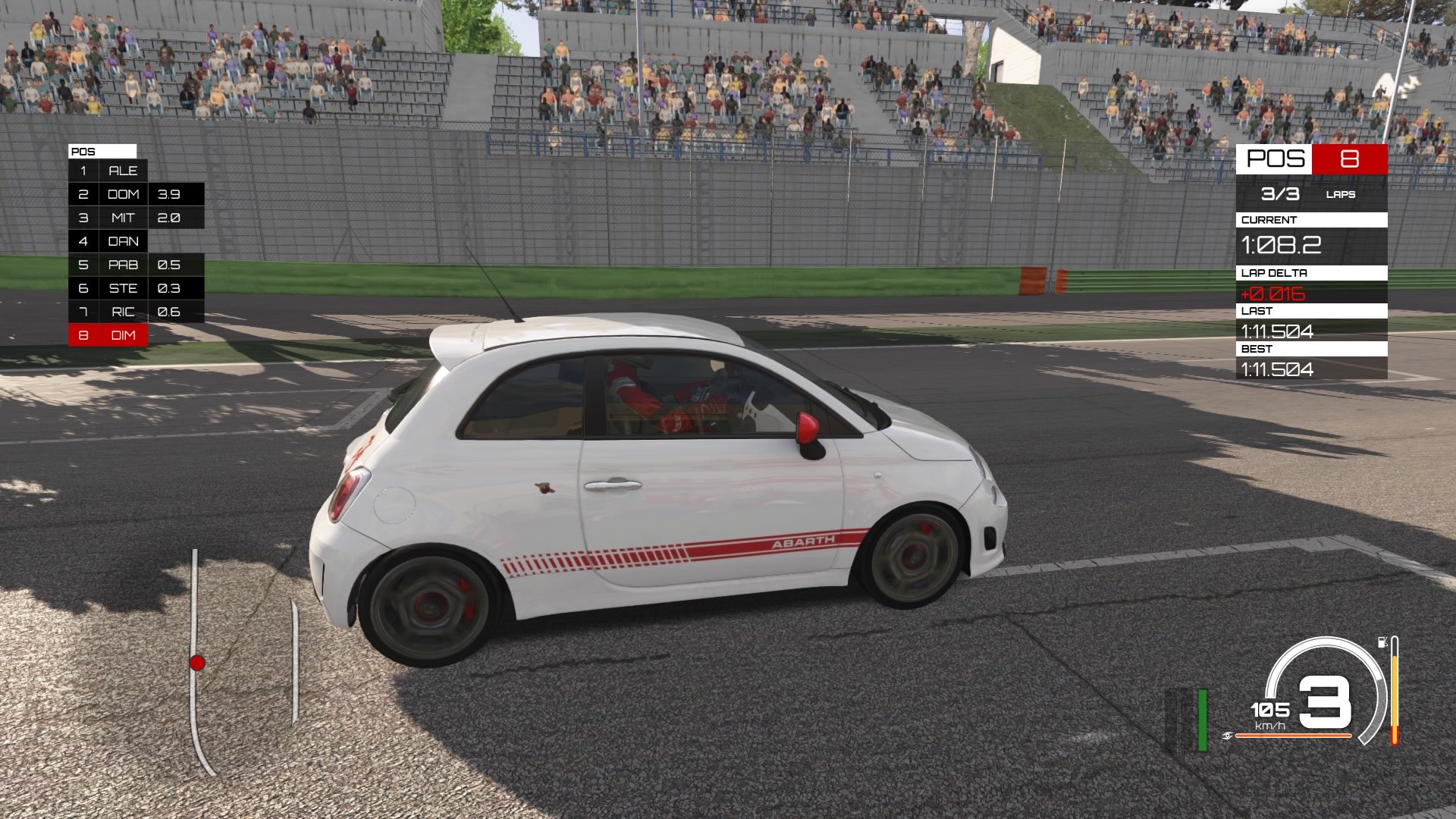Expand the POS leaderboard header

click(x=102, y=151)
